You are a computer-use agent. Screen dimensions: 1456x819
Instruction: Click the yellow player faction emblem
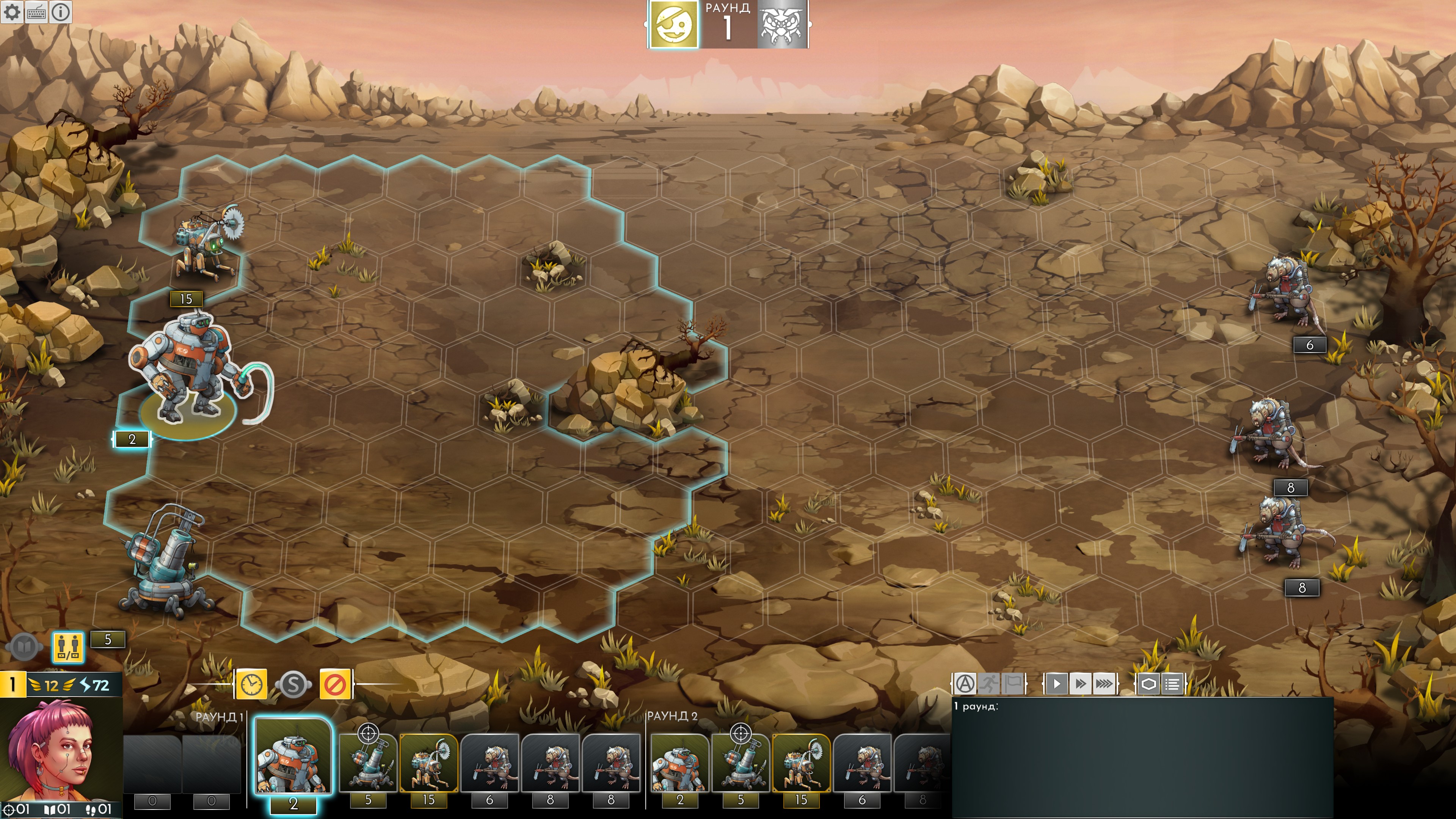(673, 24)
